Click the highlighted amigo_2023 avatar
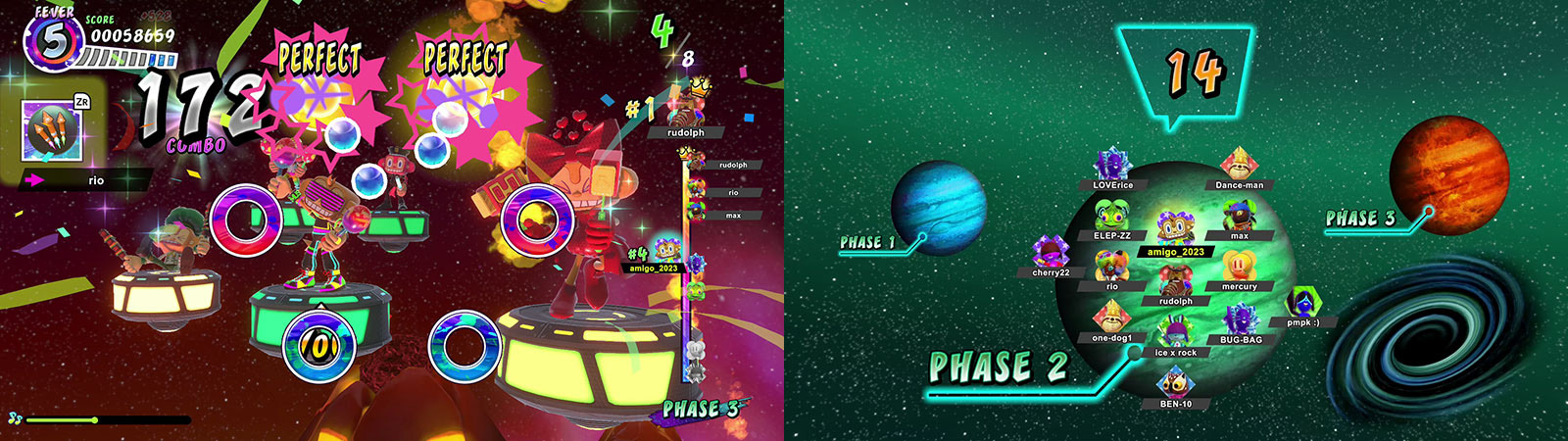The image size is (1568, 441). [1174, 228]
